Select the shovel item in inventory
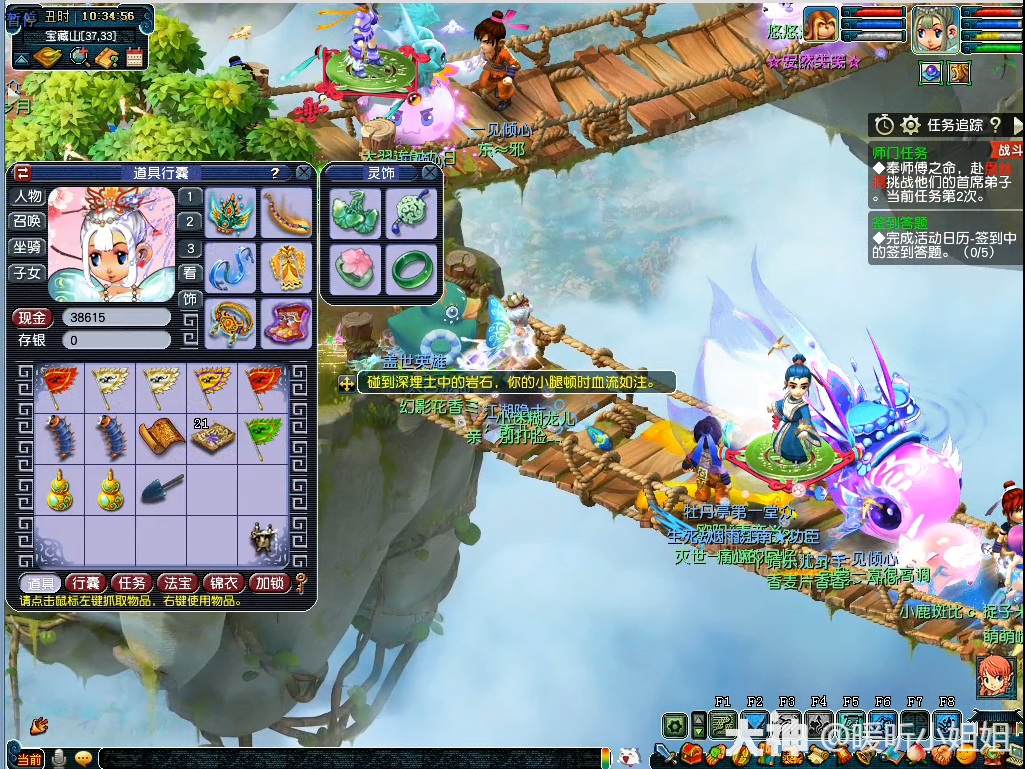Viewport: 1025px width, 769px height. (x=162, y=489)
